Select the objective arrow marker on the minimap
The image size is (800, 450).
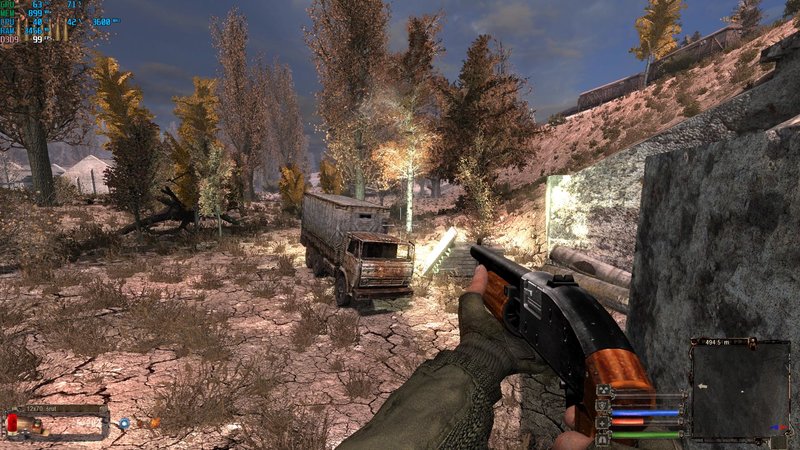[702, 386]
